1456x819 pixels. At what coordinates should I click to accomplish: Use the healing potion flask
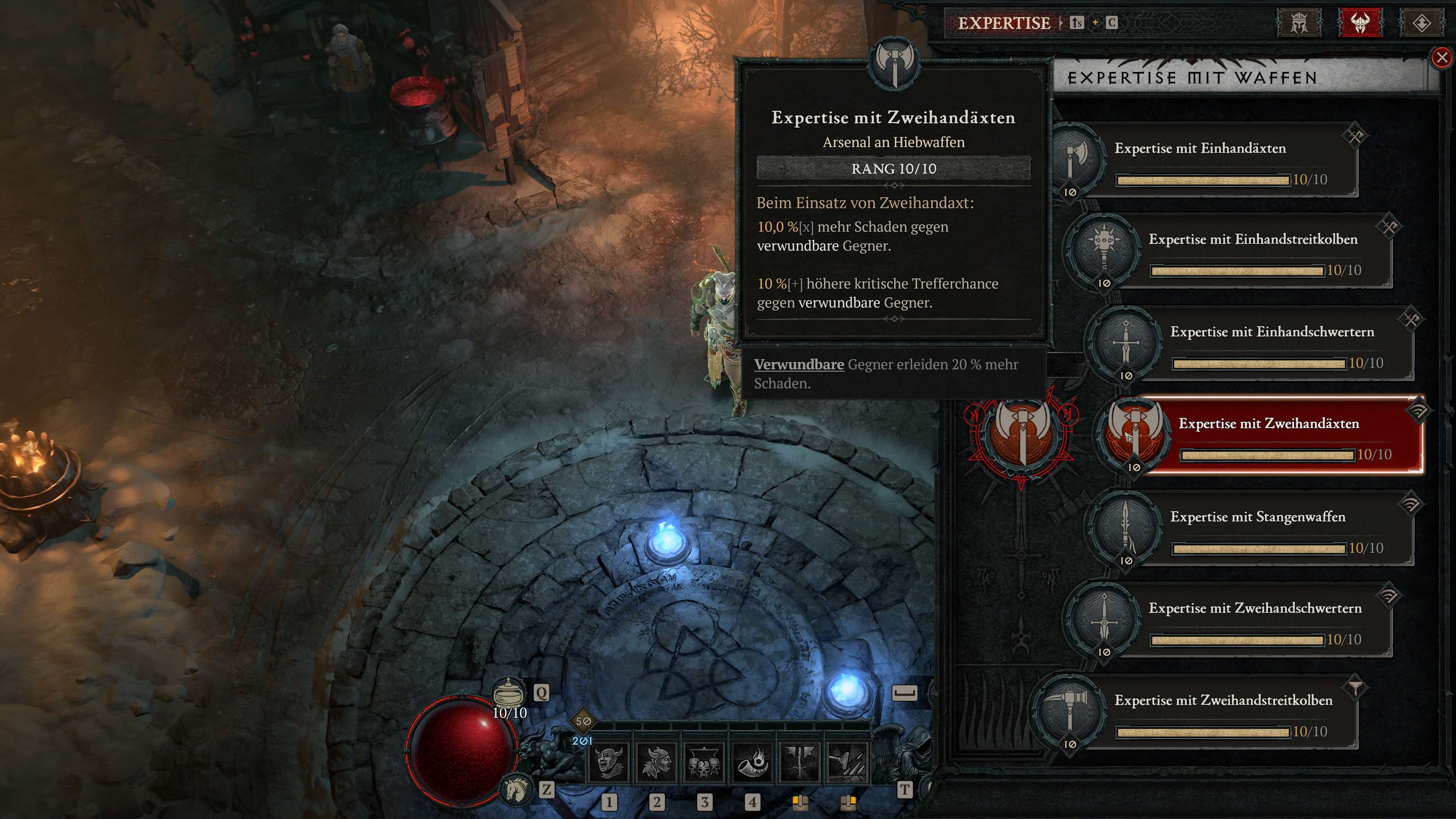[509, 692]
